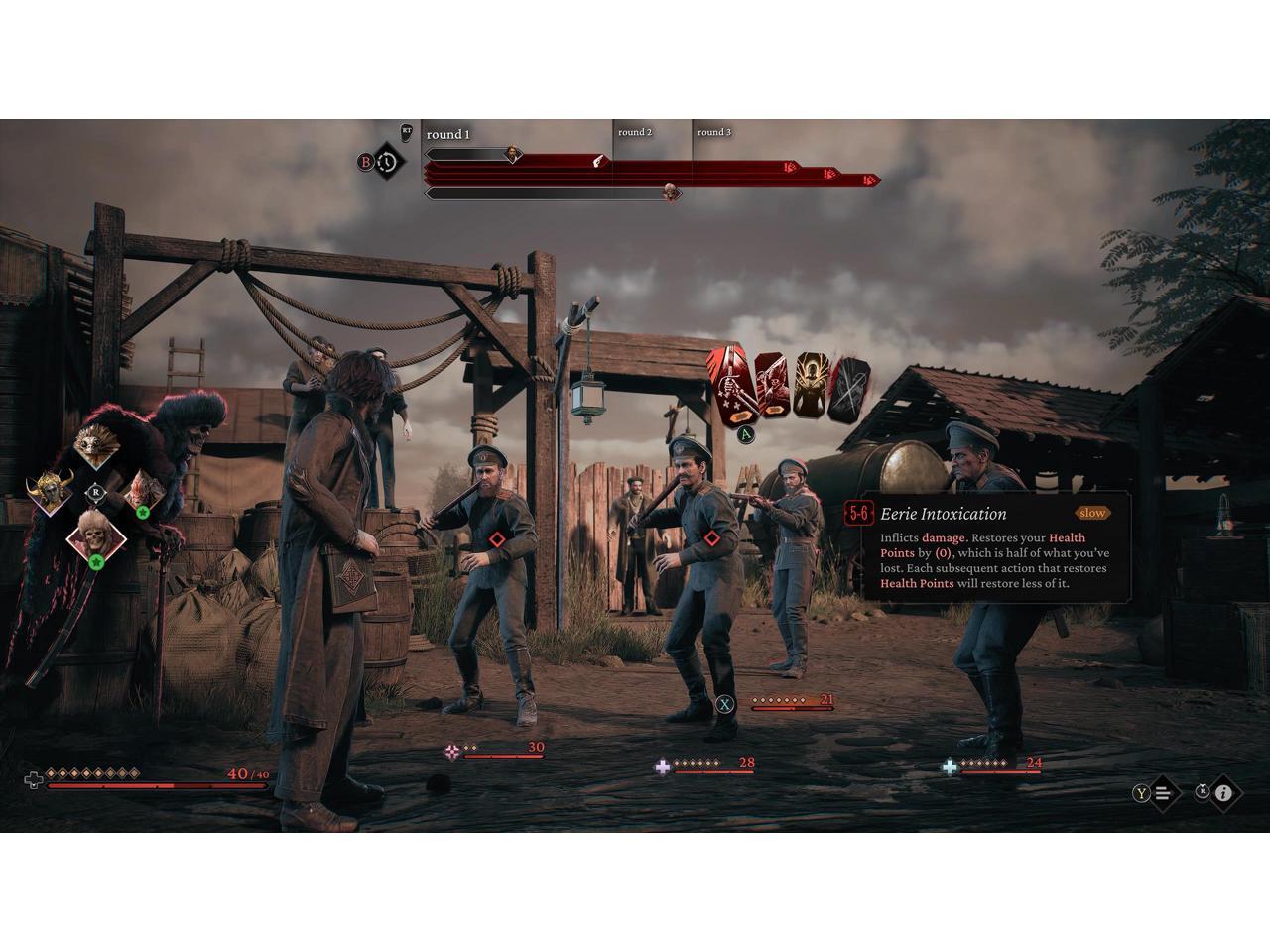This screenshot has width=1270, height=952.
Task: Open the list menu icon
Action: 1164,792
